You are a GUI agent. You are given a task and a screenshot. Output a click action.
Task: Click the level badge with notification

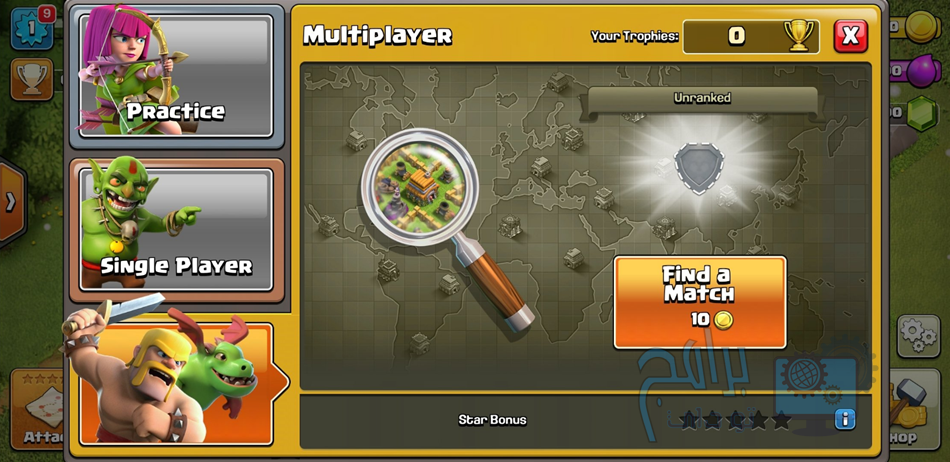(31, 27)
